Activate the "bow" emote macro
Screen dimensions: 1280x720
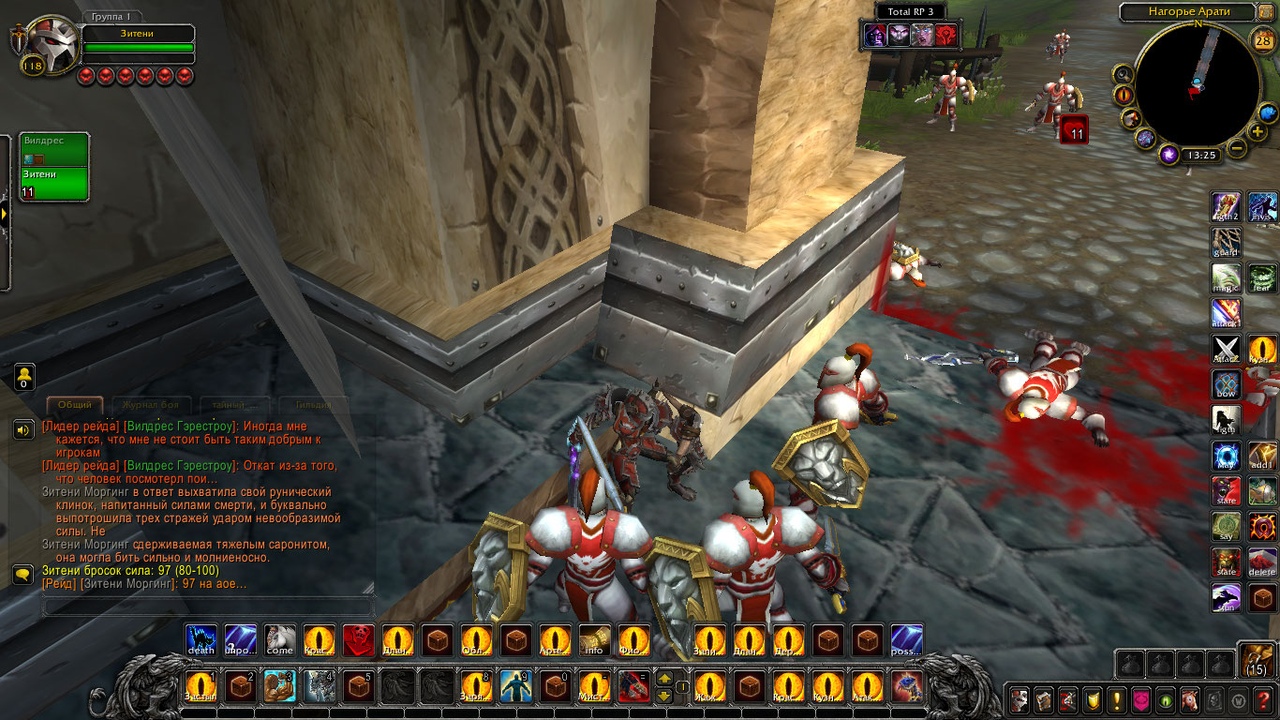pyautogui.click(x=1226, y=385)
